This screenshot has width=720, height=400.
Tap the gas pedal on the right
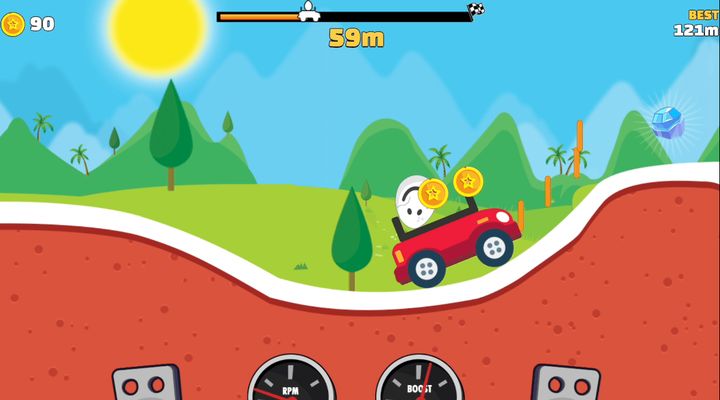566,384
